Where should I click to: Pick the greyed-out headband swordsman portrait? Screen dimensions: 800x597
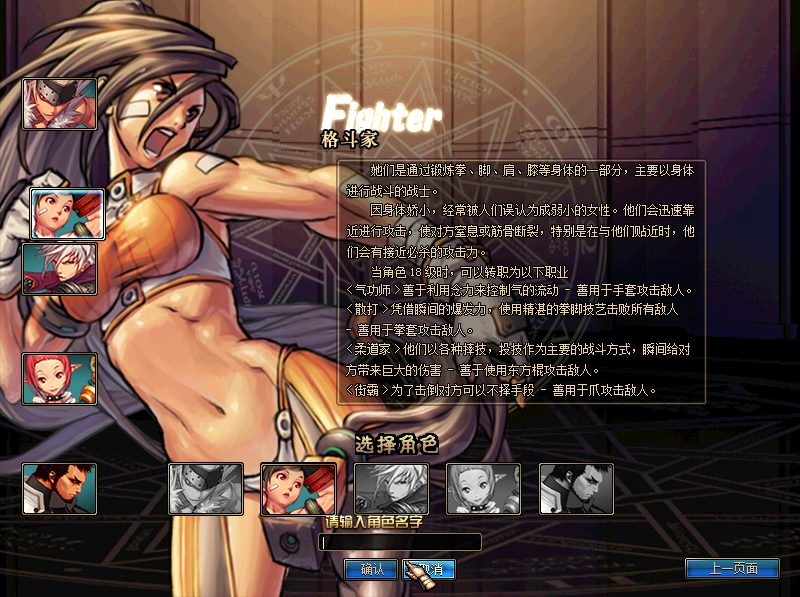[x=206, y=489]
